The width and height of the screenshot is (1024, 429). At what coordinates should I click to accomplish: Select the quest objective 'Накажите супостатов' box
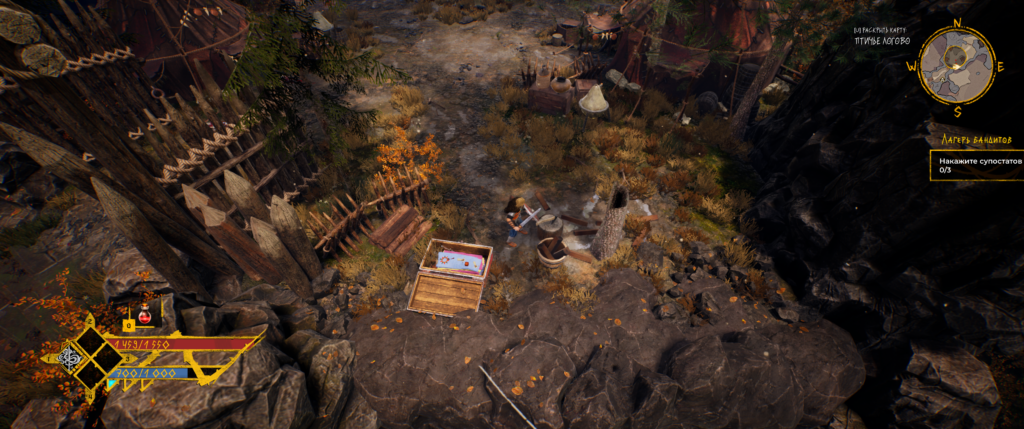[x=975, y=165]
